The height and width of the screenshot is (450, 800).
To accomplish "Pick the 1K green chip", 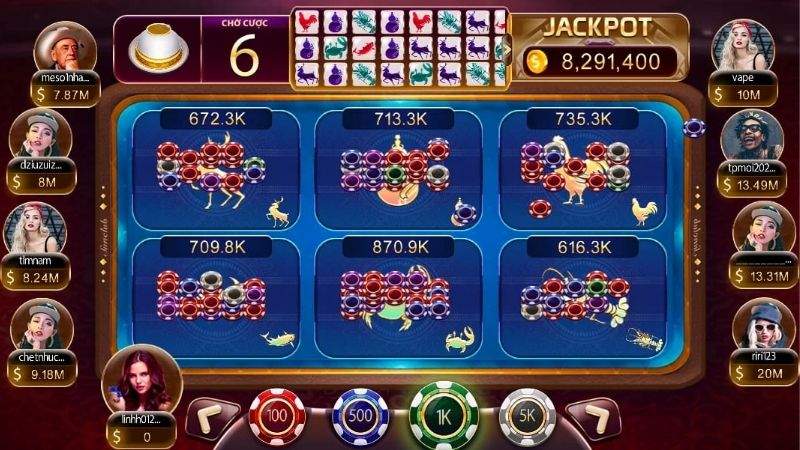I will click(x=443, y=413).
